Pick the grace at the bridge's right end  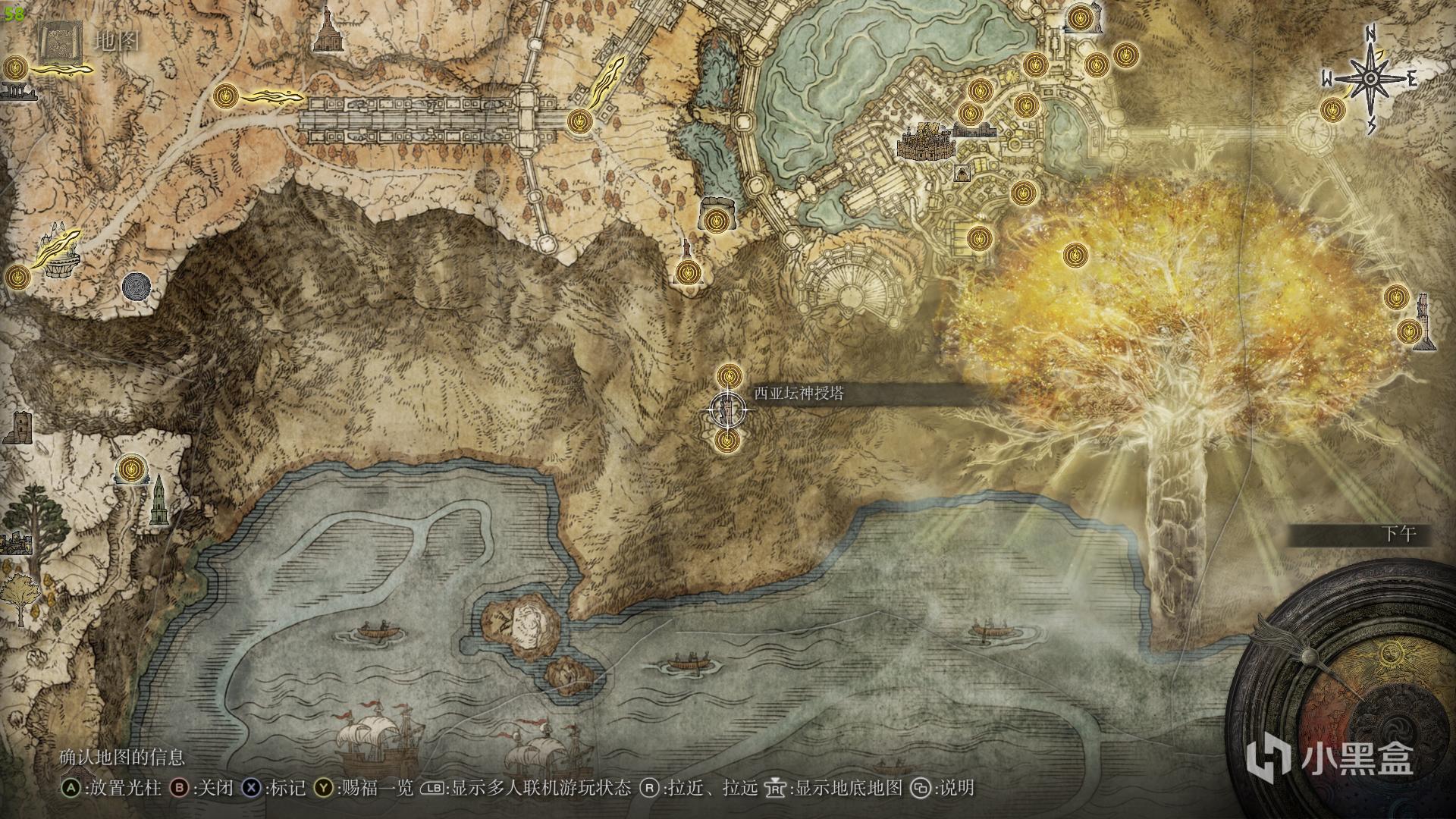pos(579,121)
